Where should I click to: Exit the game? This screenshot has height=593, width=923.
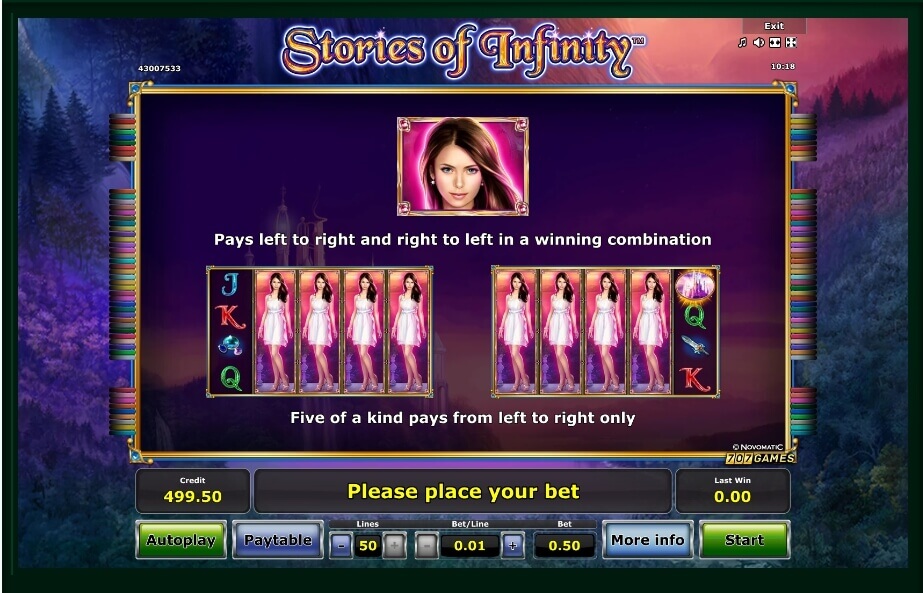pos(774,26)
